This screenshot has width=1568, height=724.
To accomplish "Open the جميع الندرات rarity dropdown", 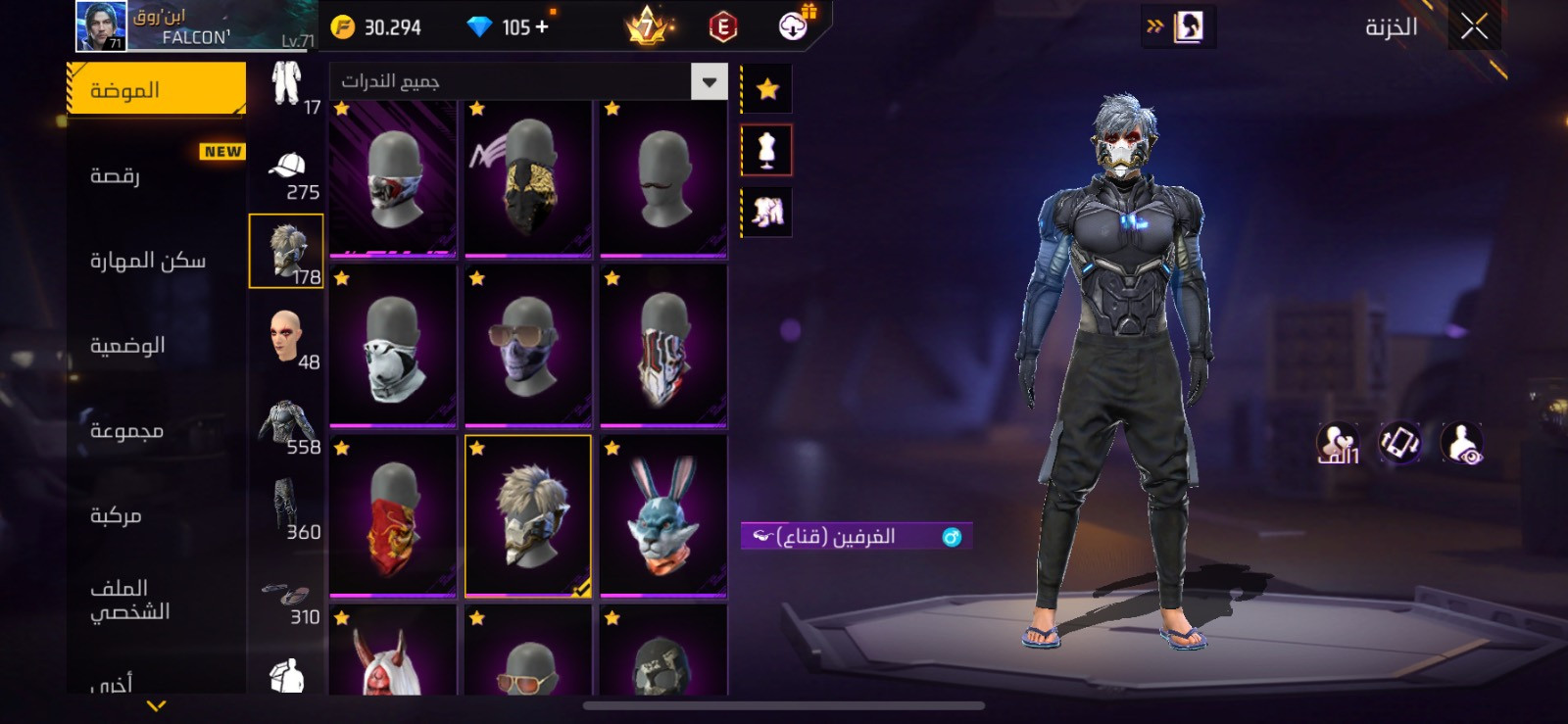I will 528,81.
